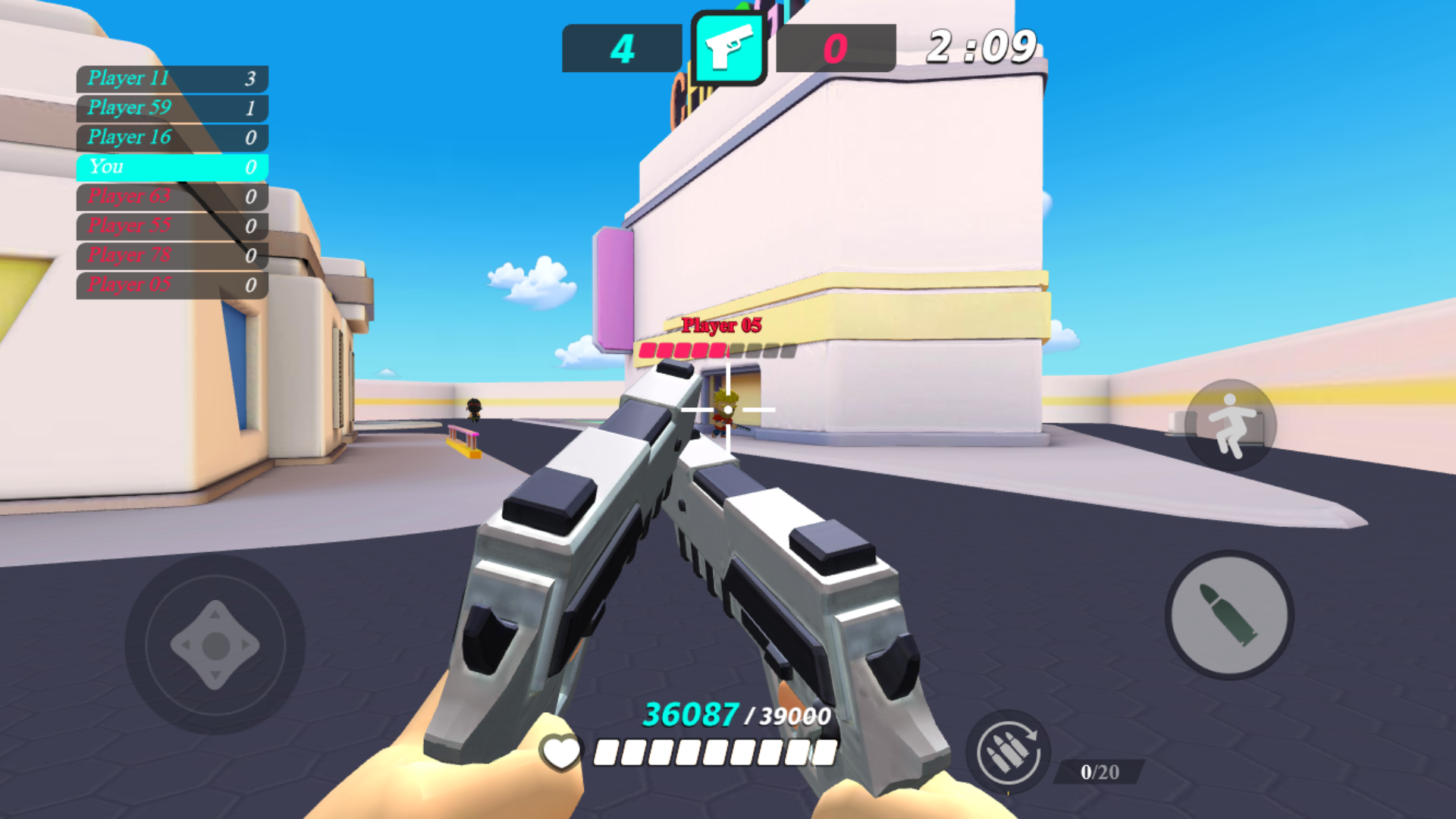Tap your highlighted 'You' scoreboard entry
Image resolution: width=1456 pixels, height=819 pixels.
pos(171,167)
